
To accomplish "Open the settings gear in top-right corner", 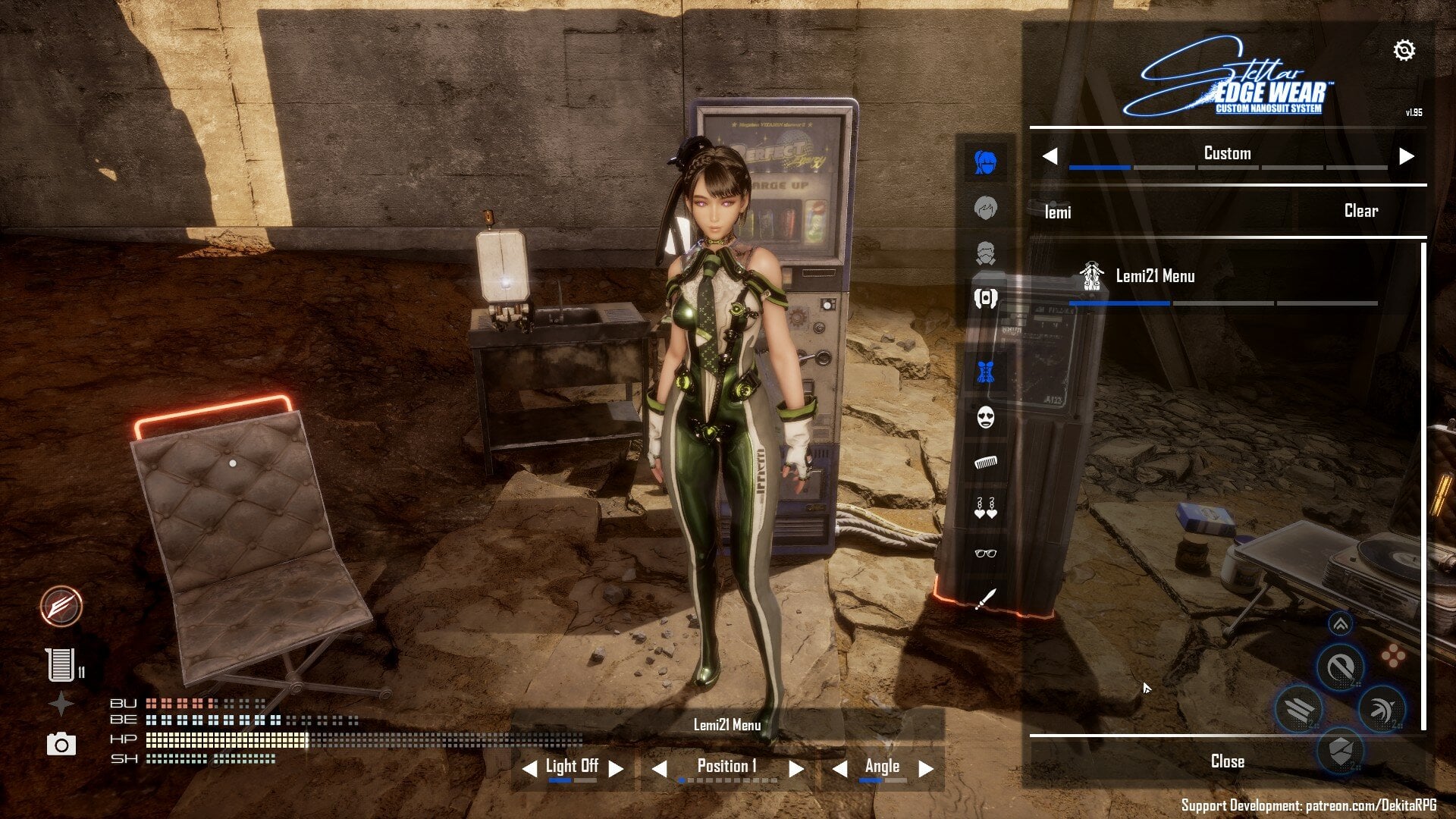I will (1404, 49).
